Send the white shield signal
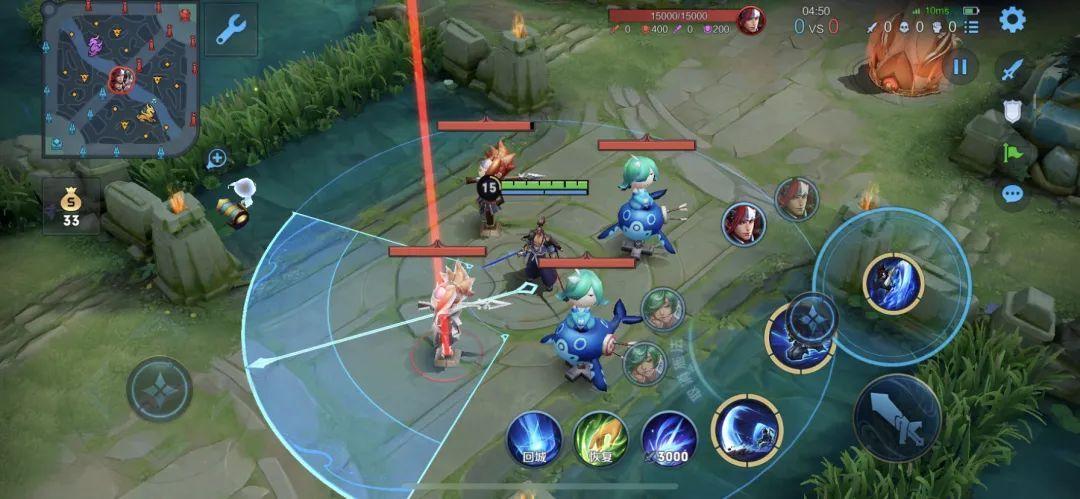 click(x=1013, y=111)
